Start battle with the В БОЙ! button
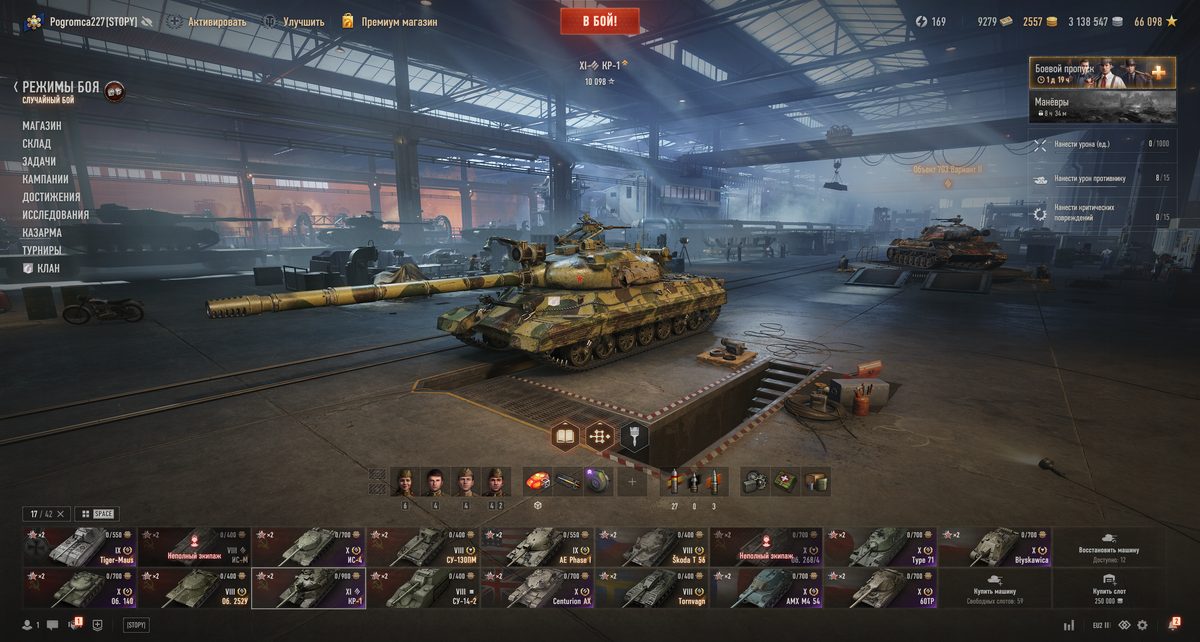 coord(599,21)
